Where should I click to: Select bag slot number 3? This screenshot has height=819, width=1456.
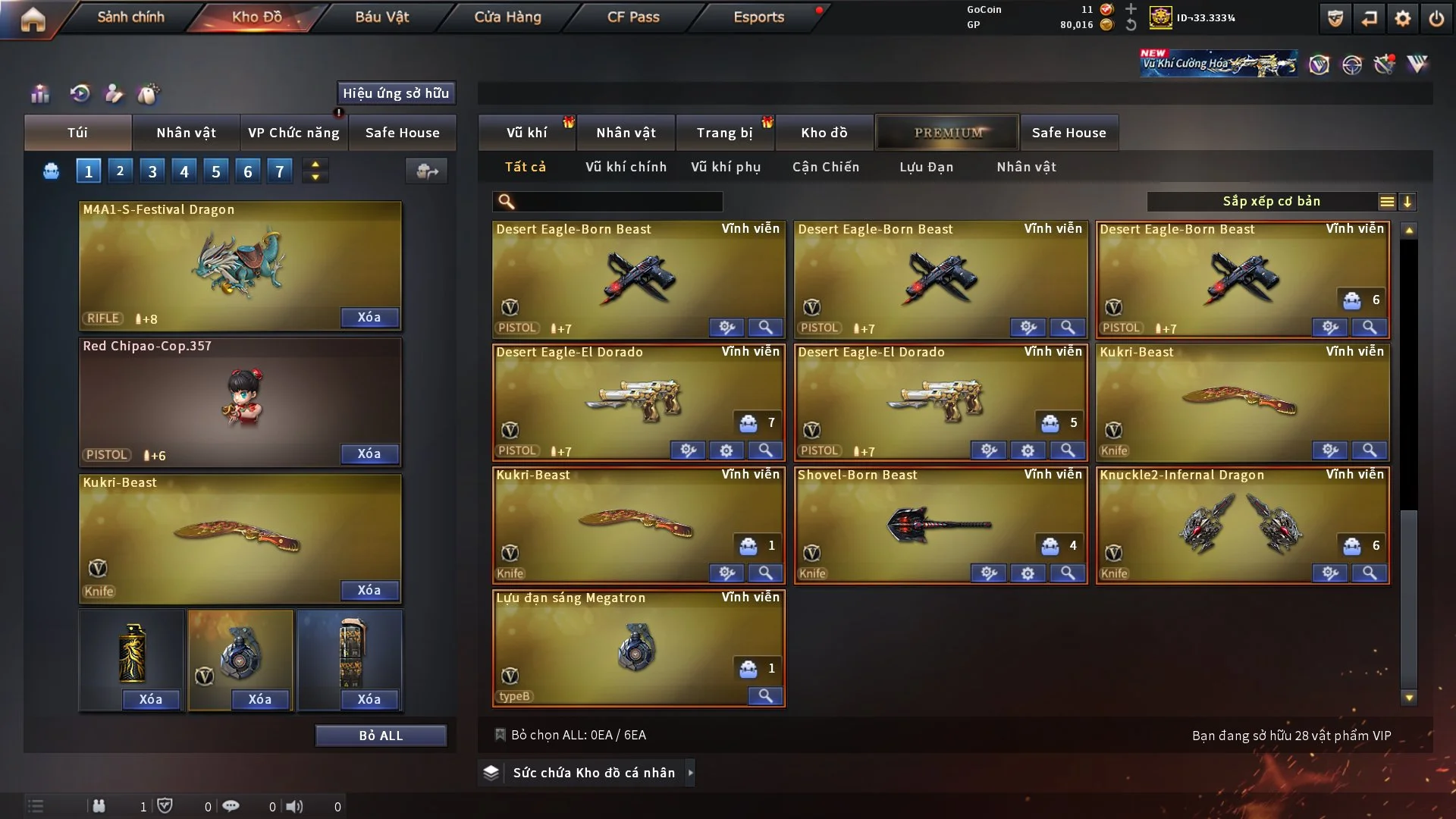click(x=152, y=171)
